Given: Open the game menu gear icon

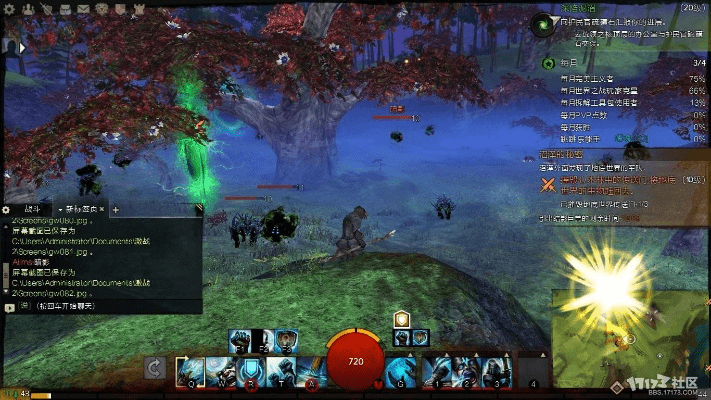Looking at the screenshot, I should (x=9, y=8).
